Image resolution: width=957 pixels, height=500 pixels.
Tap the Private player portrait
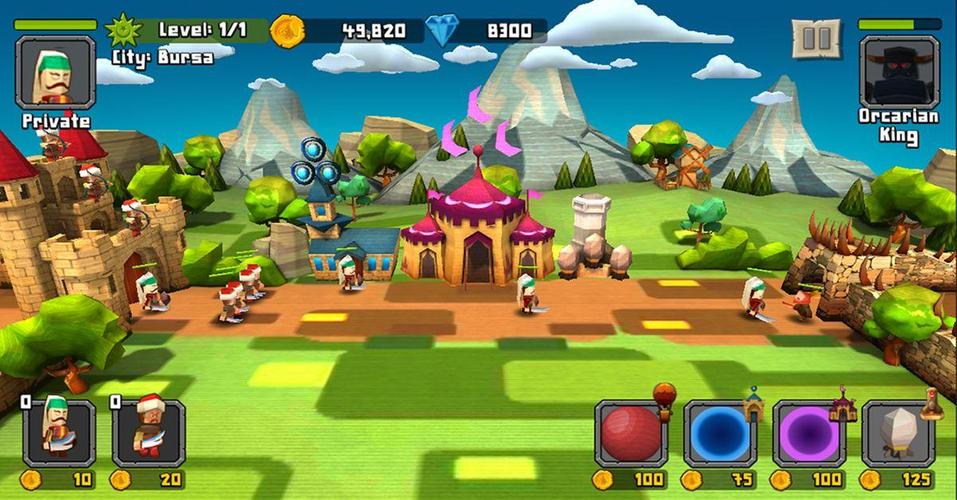tap(55, 72)
